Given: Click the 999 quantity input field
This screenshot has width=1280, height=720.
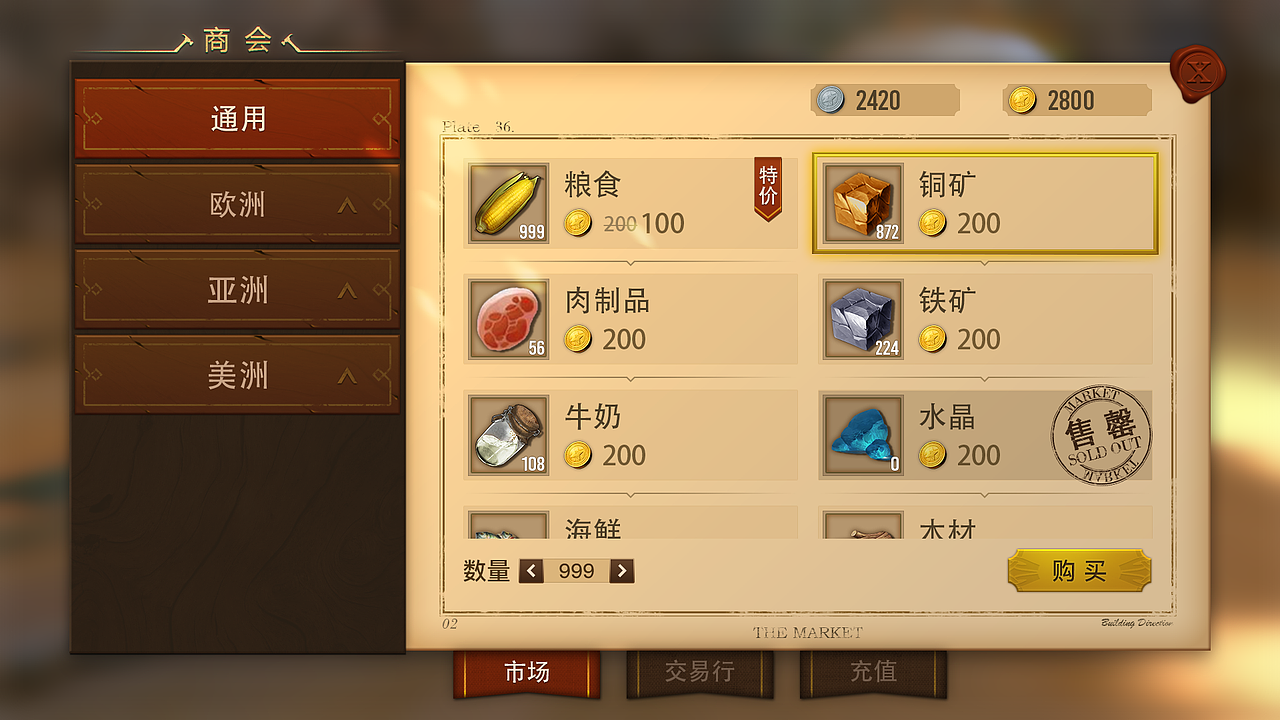Looking at the screenshot, I should pos(575,570).
